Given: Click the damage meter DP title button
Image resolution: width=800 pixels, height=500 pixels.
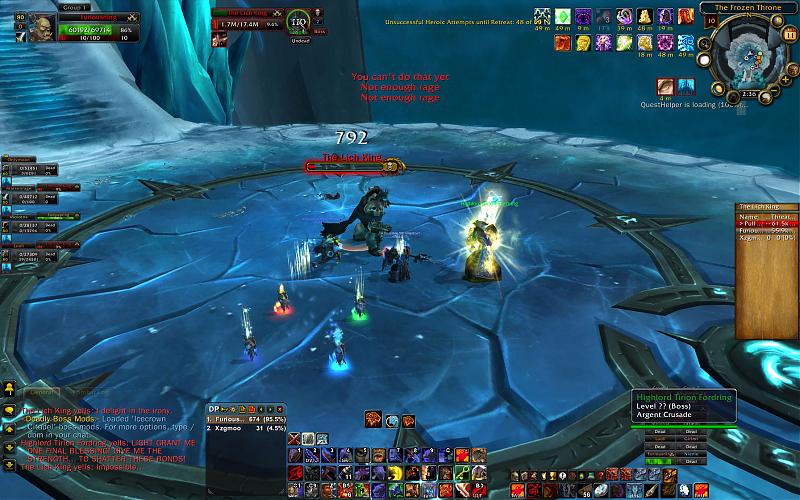Looking at the screenshot, I should pyautogui.click(x=213, y=408).
